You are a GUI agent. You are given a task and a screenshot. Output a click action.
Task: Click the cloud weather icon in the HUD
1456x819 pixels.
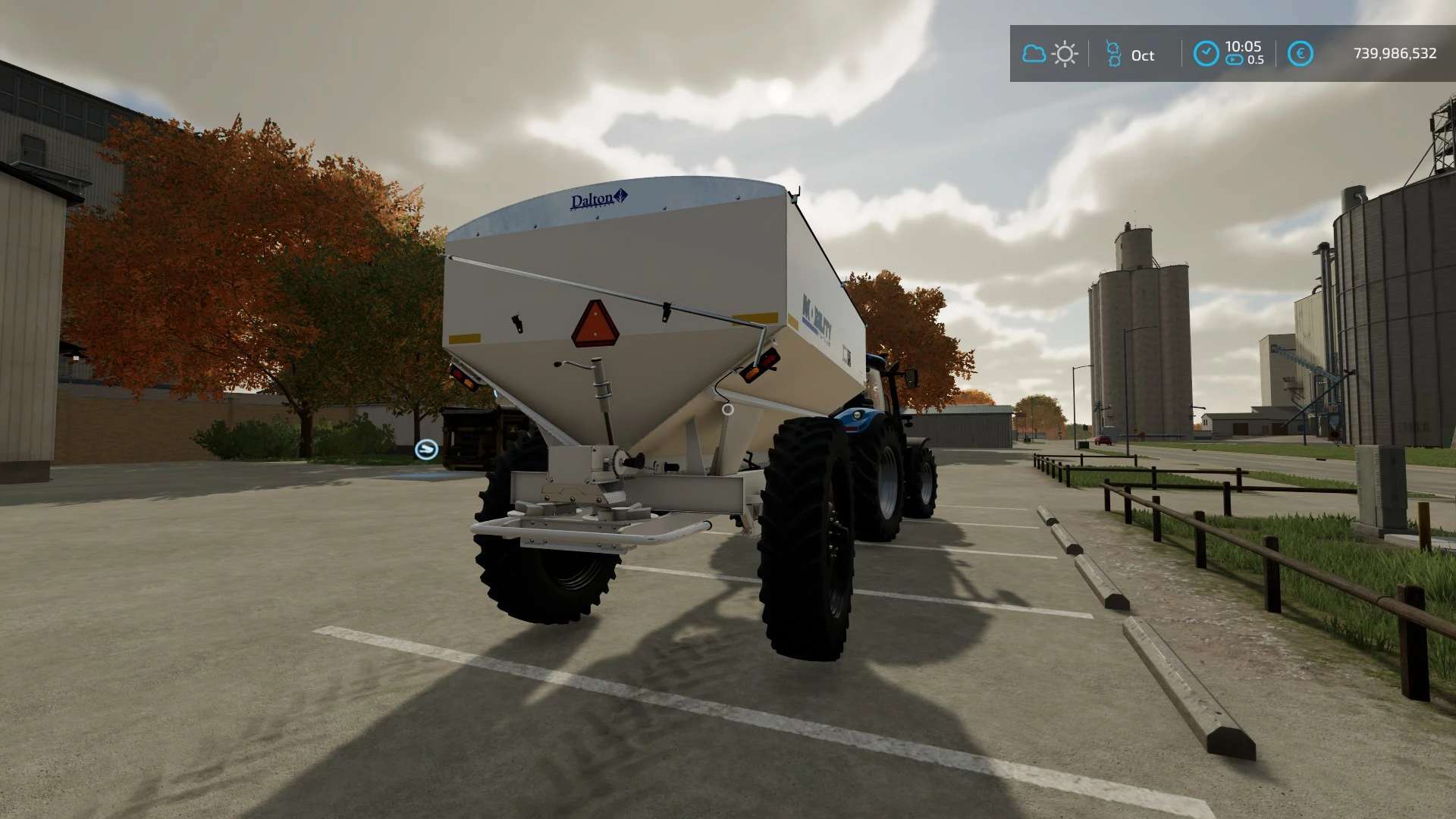point(1034,53)
